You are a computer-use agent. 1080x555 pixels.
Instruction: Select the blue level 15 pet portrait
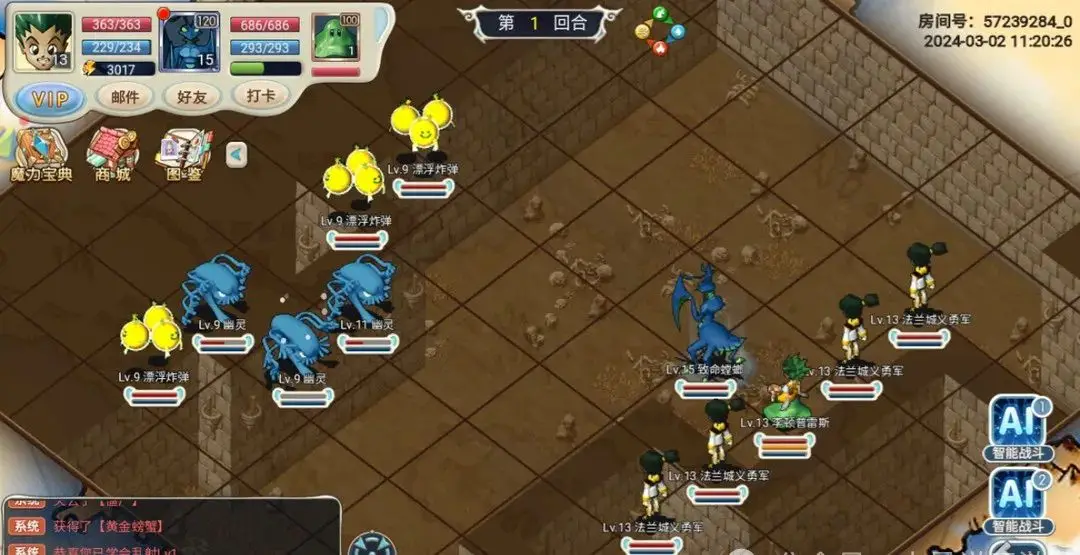pos(190,42)
